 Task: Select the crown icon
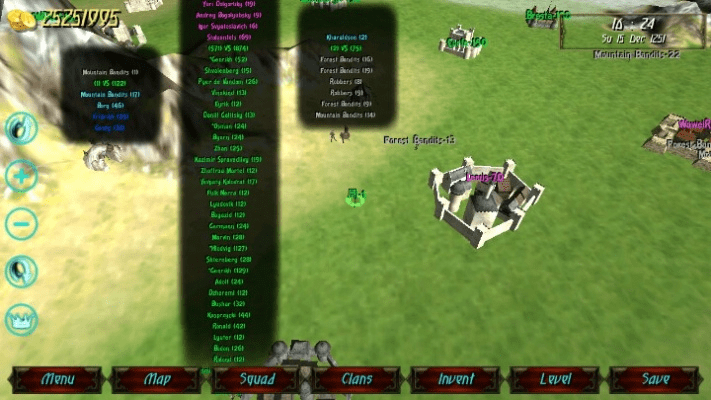click(21, 319)
